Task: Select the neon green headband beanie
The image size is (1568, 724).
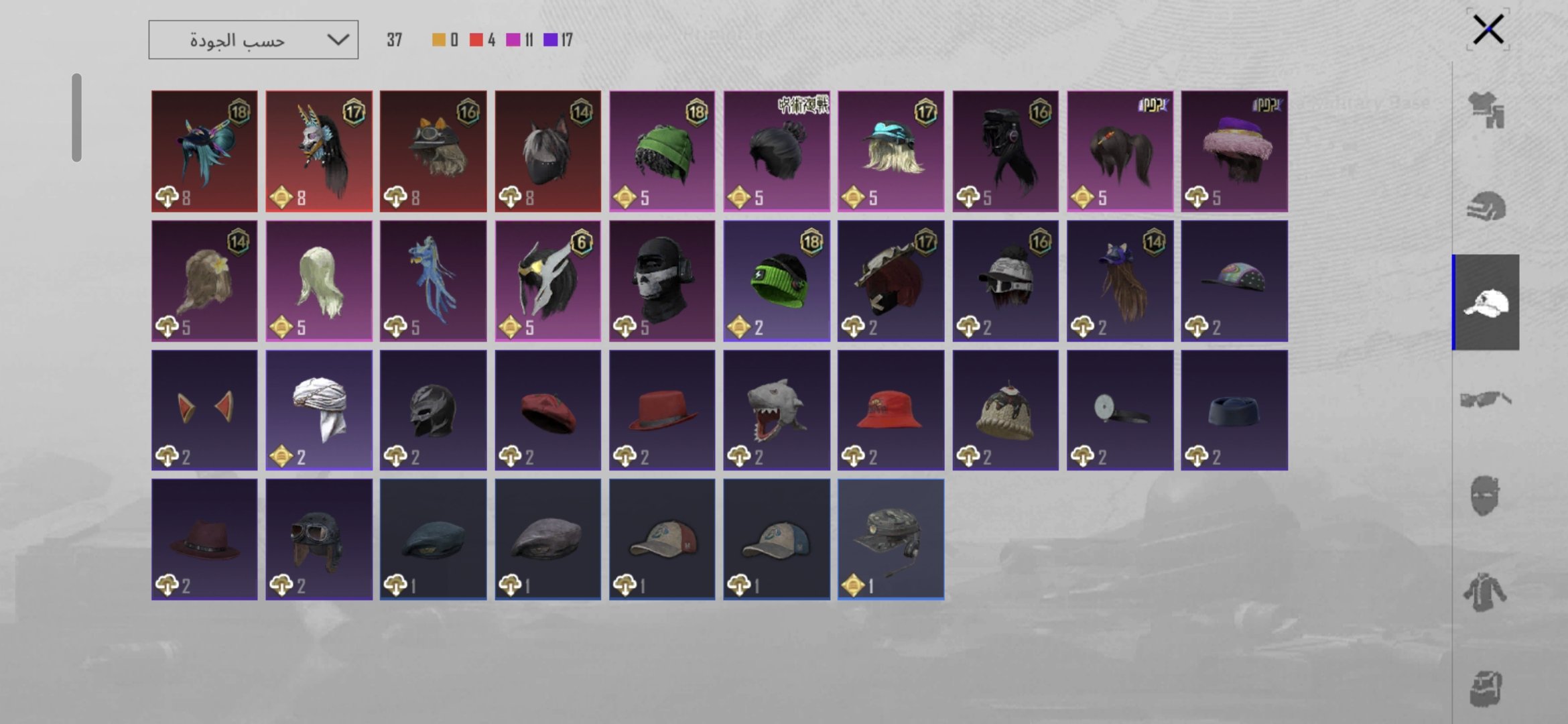Action: [x=777, y=281]
